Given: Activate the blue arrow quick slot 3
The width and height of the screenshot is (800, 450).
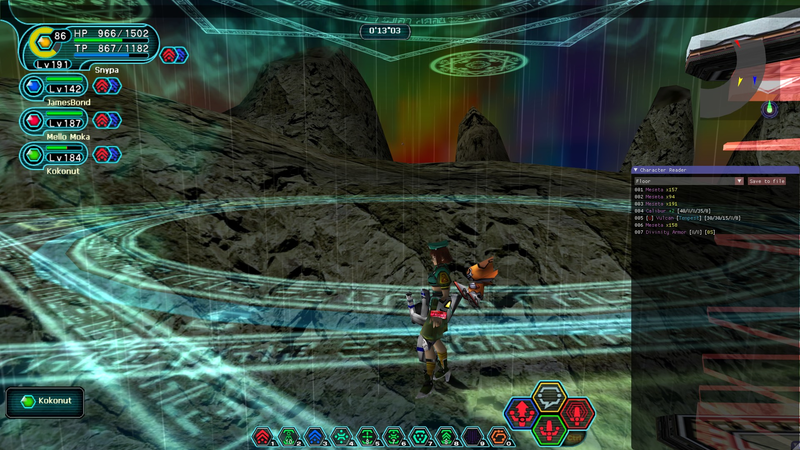Looking at the screenshot, I should pos(315,436).
